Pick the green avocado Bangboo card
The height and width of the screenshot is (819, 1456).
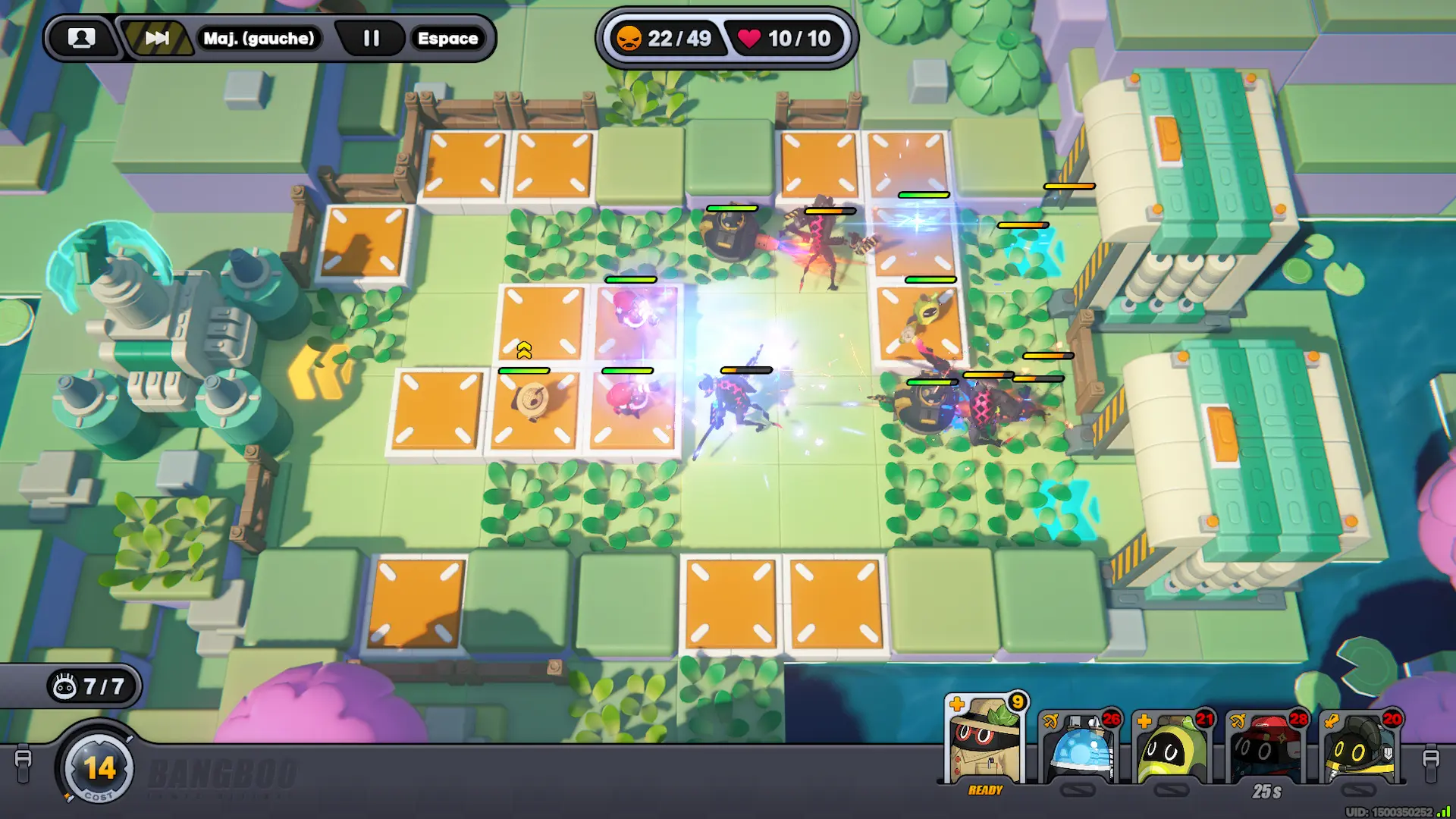[1172, 747]
